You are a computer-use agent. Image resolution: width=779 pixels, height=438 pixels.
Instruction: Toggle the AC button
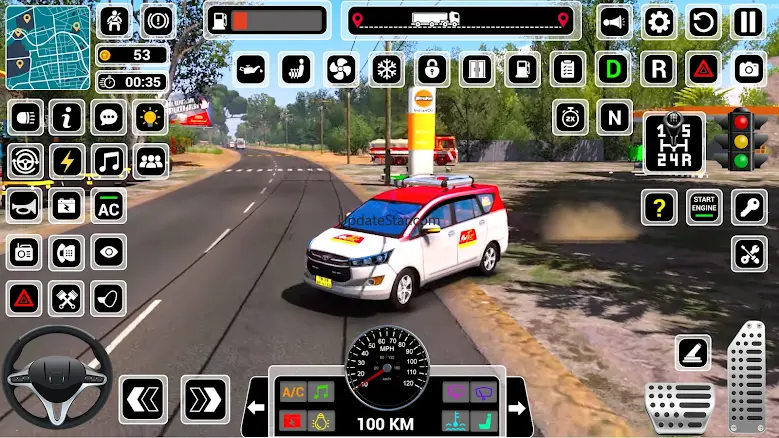pos(109,207)
